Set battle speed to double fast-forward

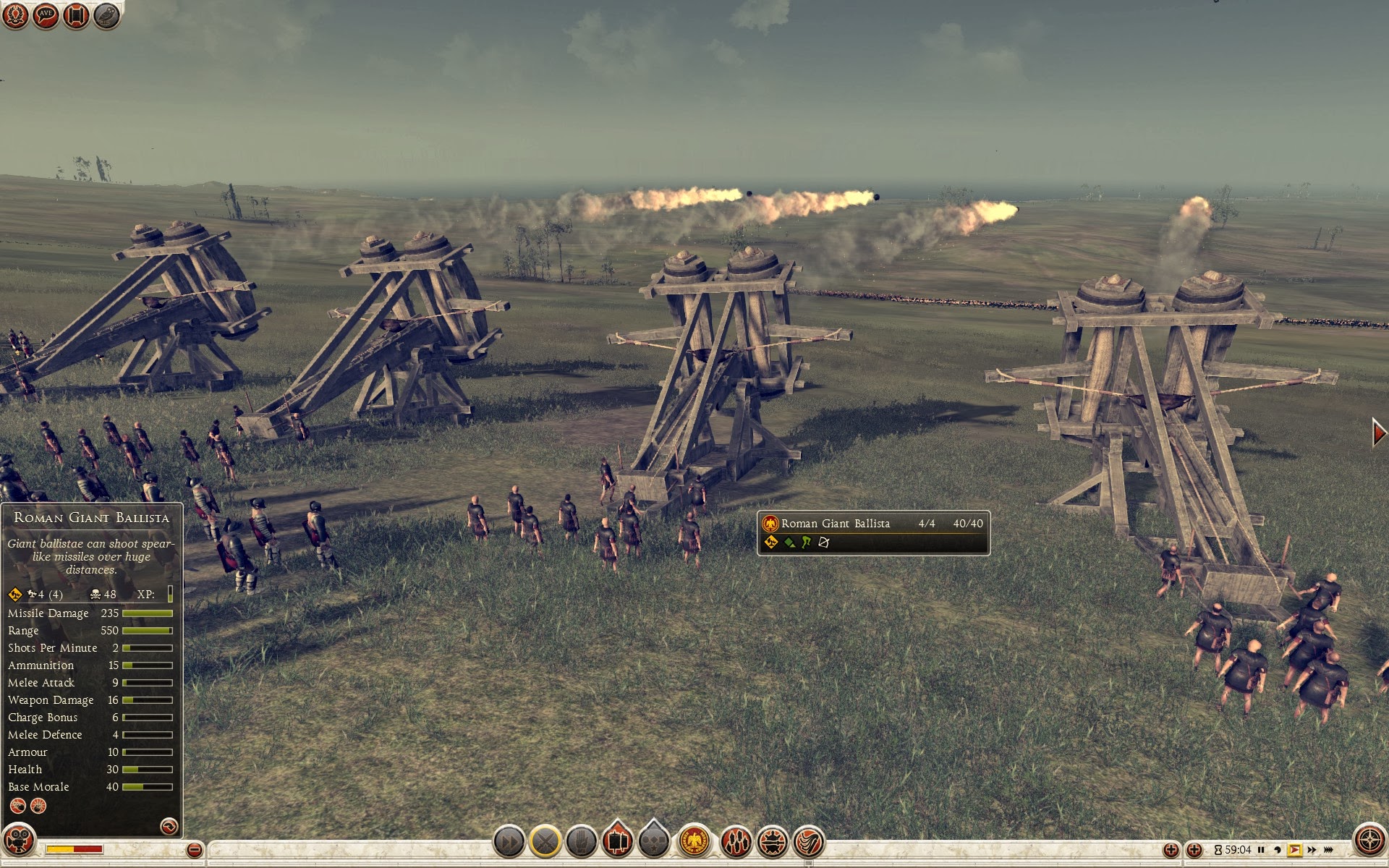point(1312,850)
